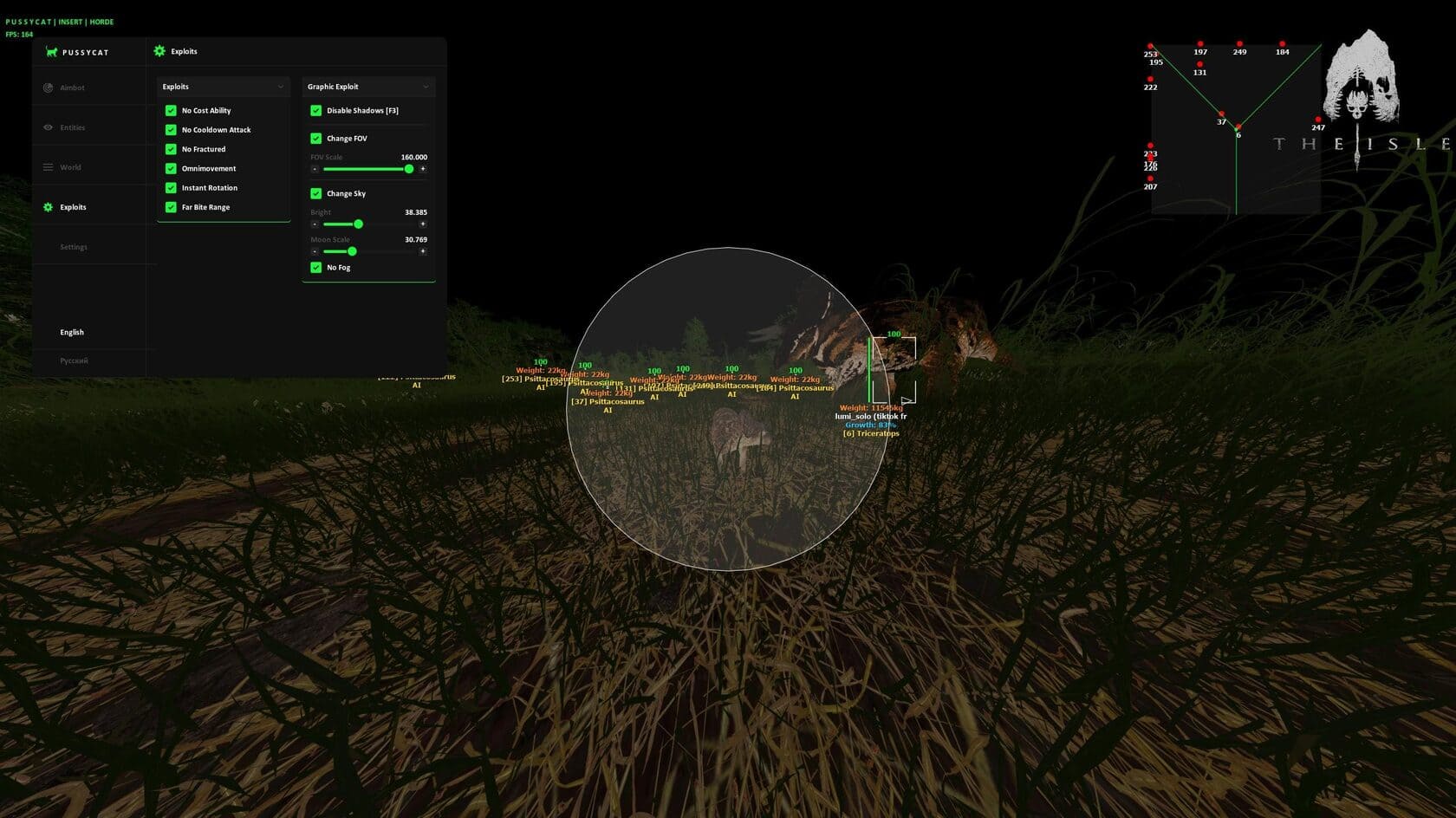Open the Aimbot tab
Viewport: 1456px width, 818px height.
pos(72,88)
